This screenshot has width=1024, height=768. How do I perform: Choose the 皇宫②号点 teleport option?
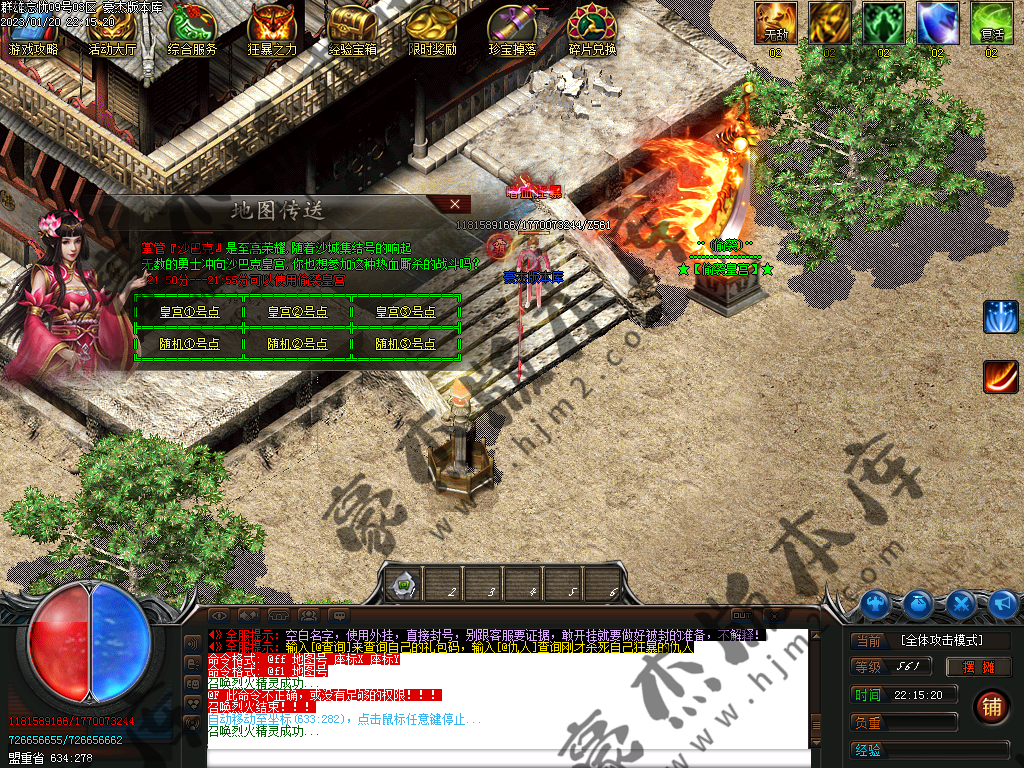297,312
